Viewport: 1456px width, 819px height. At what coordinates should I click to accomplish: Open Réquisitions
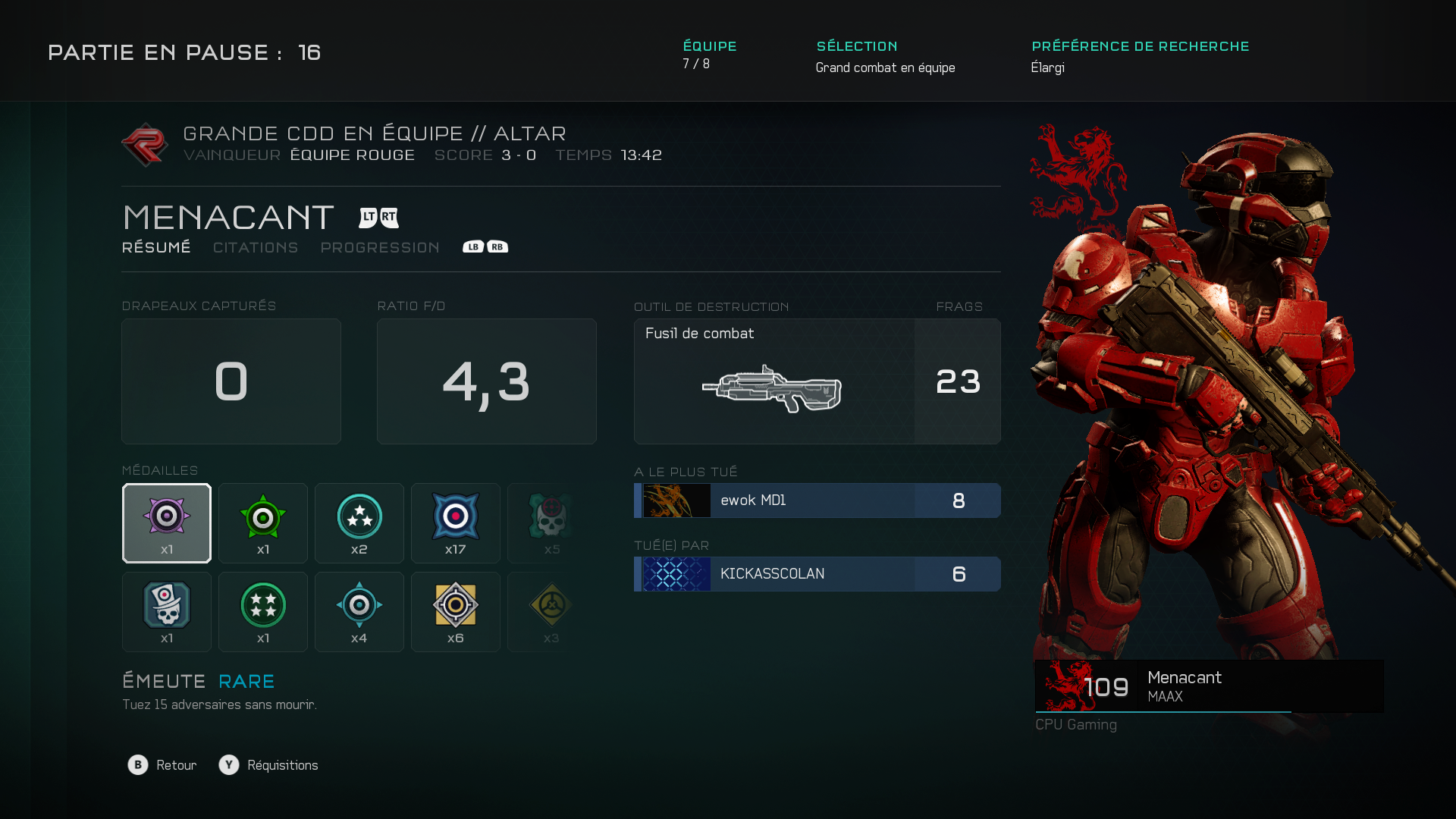(x=269, y=765)
